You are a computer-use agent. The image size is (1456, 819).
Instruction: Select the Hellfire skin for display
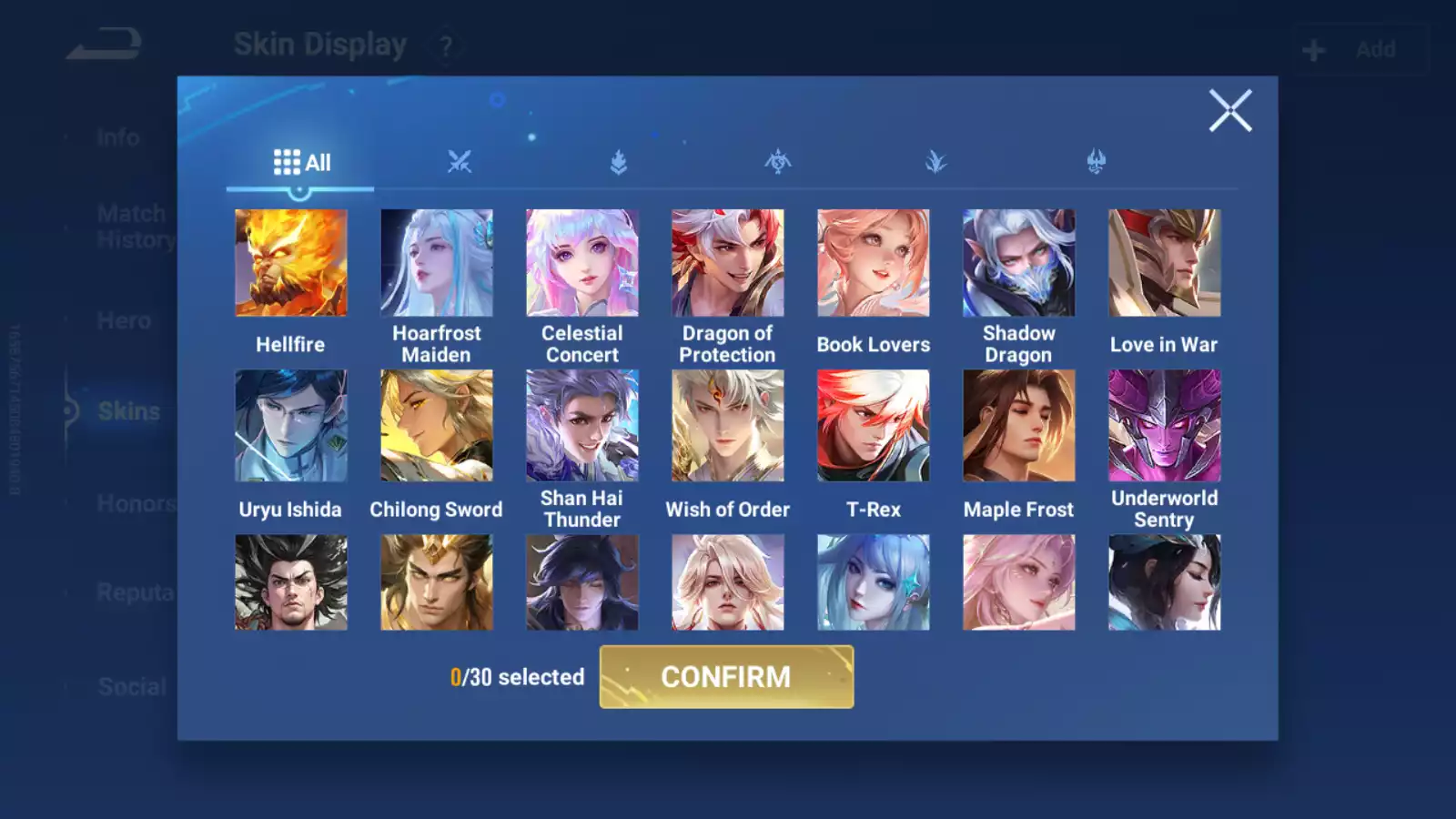point(290,262)
